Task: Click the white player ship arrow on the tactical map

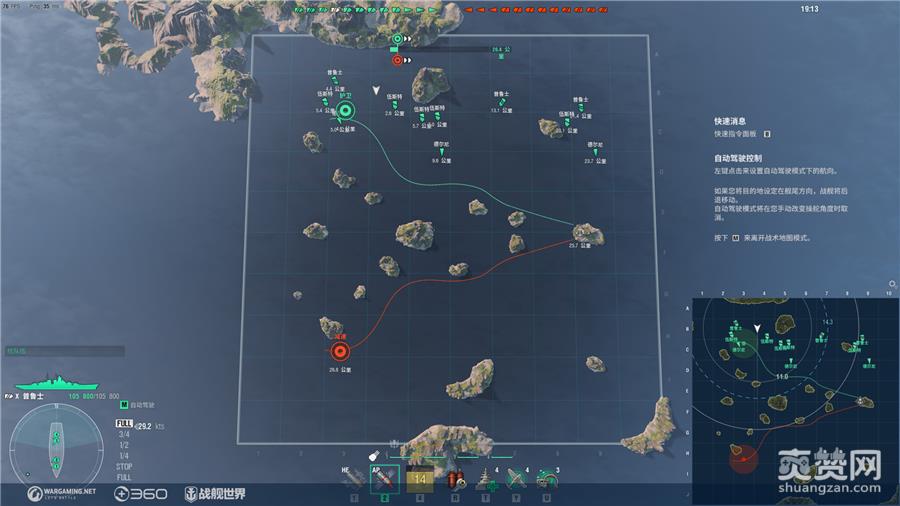Action: click(x=376, y=90)
